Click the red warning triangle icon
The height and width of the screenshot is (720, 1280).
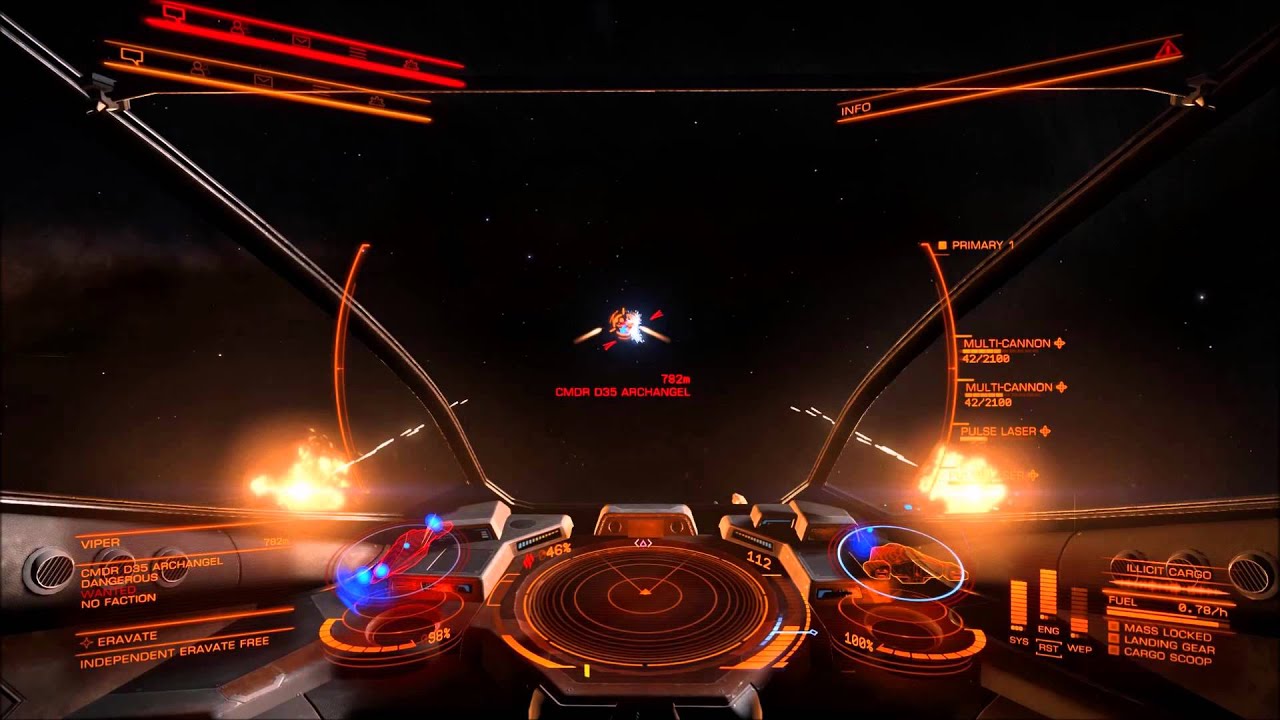pyautogui.click(x=1165, y=48)
